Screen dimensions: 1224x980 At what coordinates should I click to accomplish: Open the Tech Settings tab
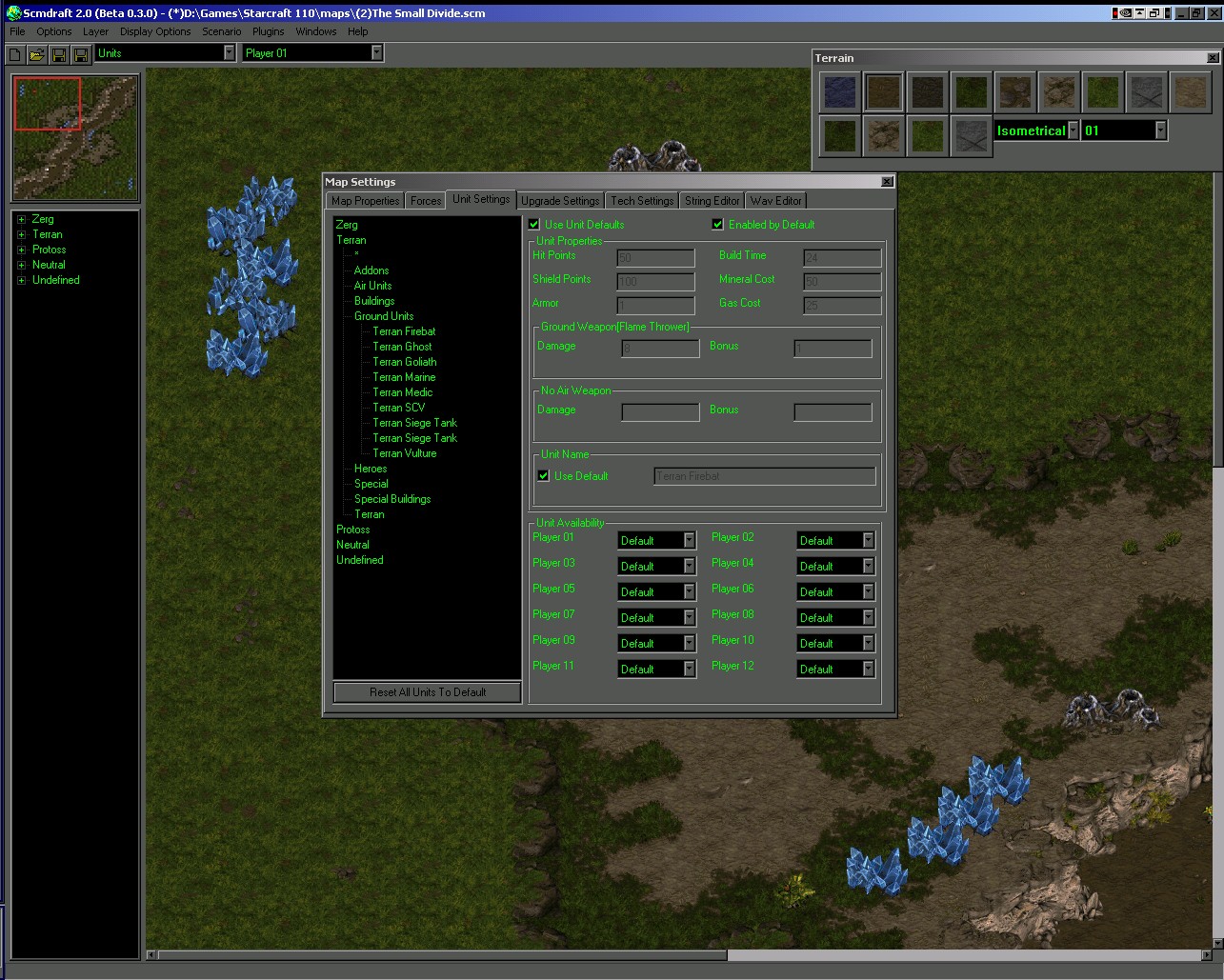[642, 201]
